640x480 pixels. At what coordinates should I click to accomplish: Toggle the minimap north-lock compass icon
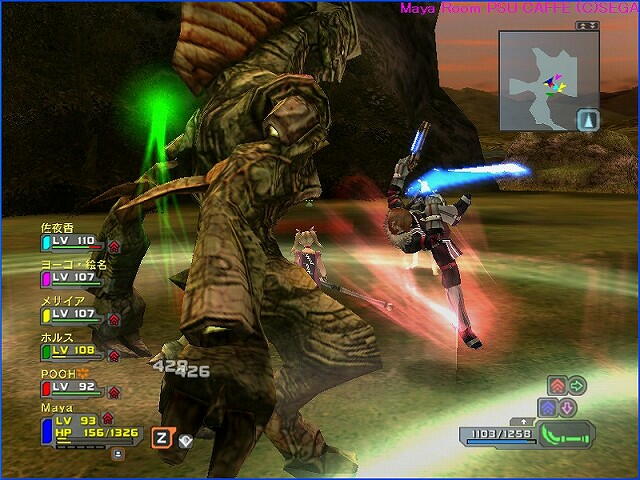[x=587, y=120]
